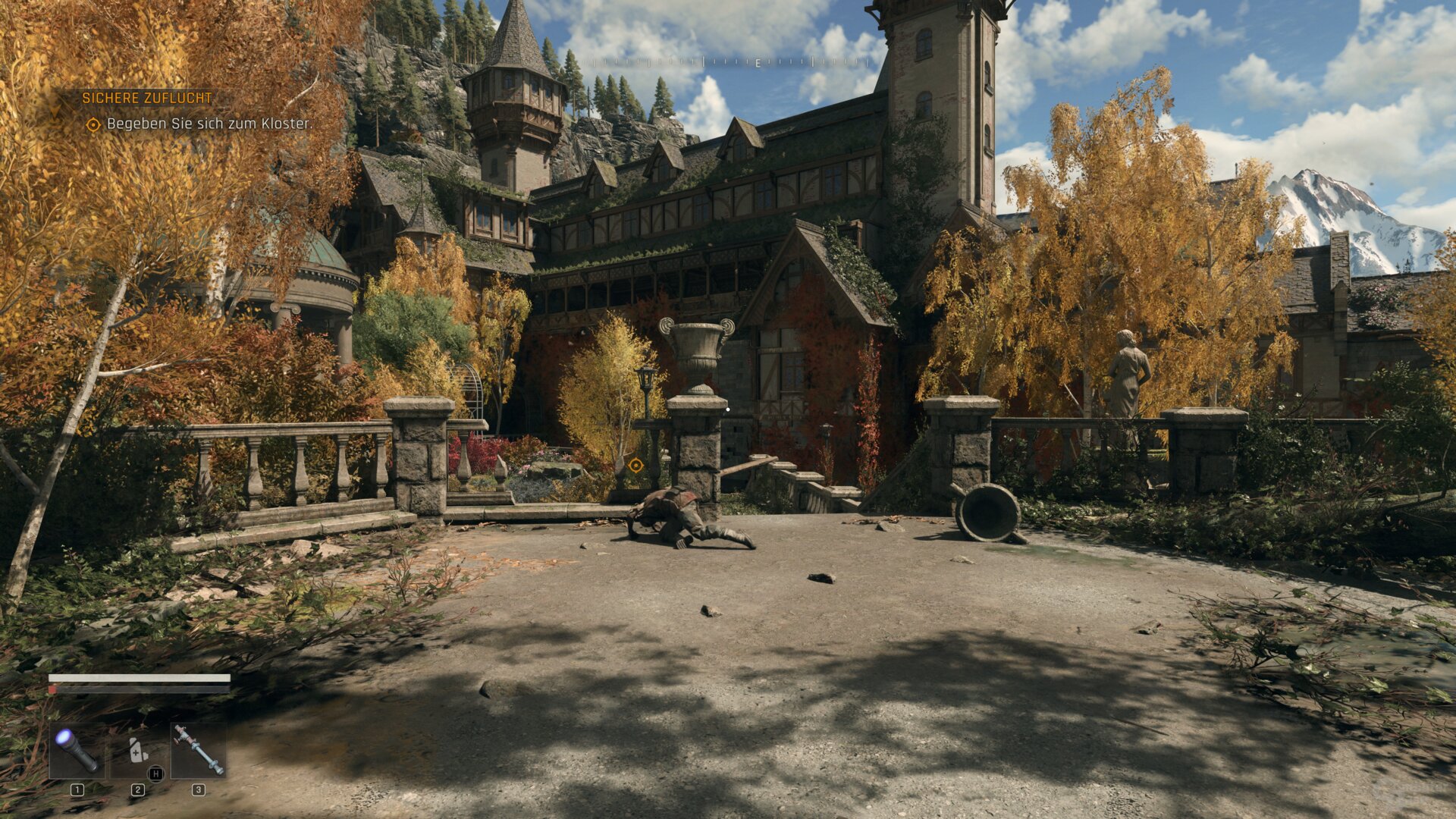Choose the bandage healing item slot

pyautogui.click(x=138, y=750)
